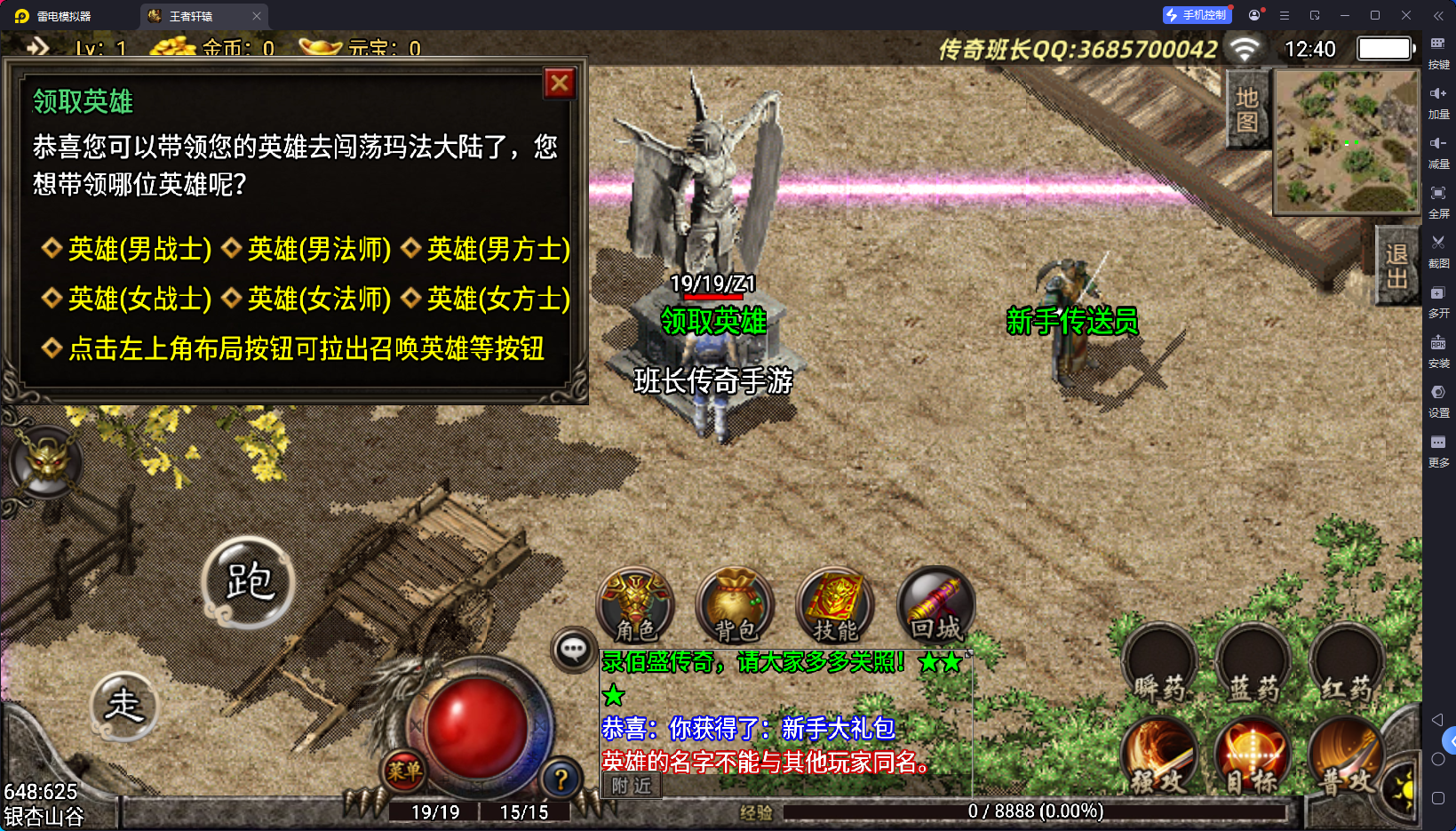Select 英雄(女法师) hero option

click(319, 299)
